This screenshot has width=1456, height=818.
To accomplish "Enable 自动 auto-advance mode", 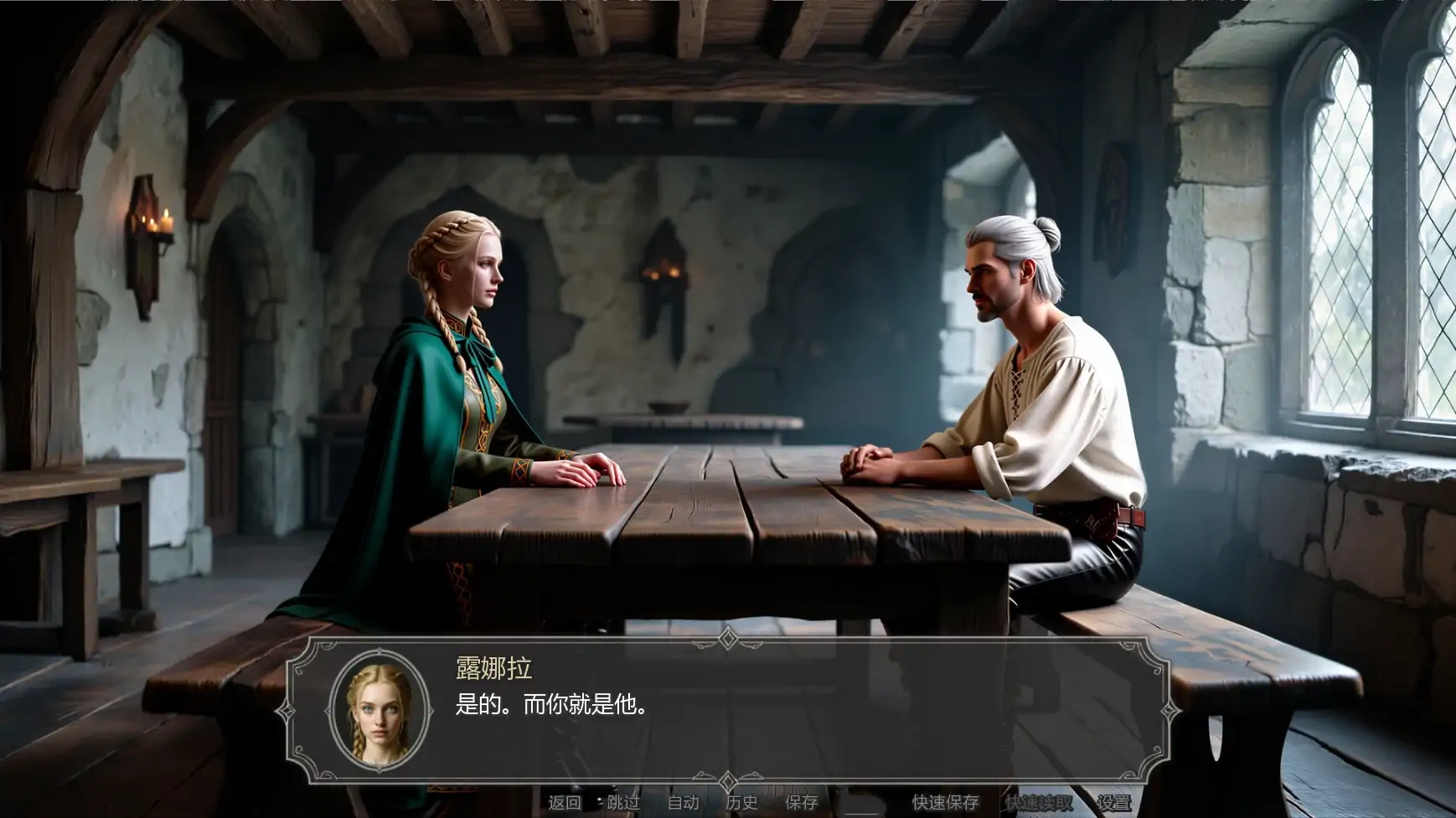I will (683, 804).
